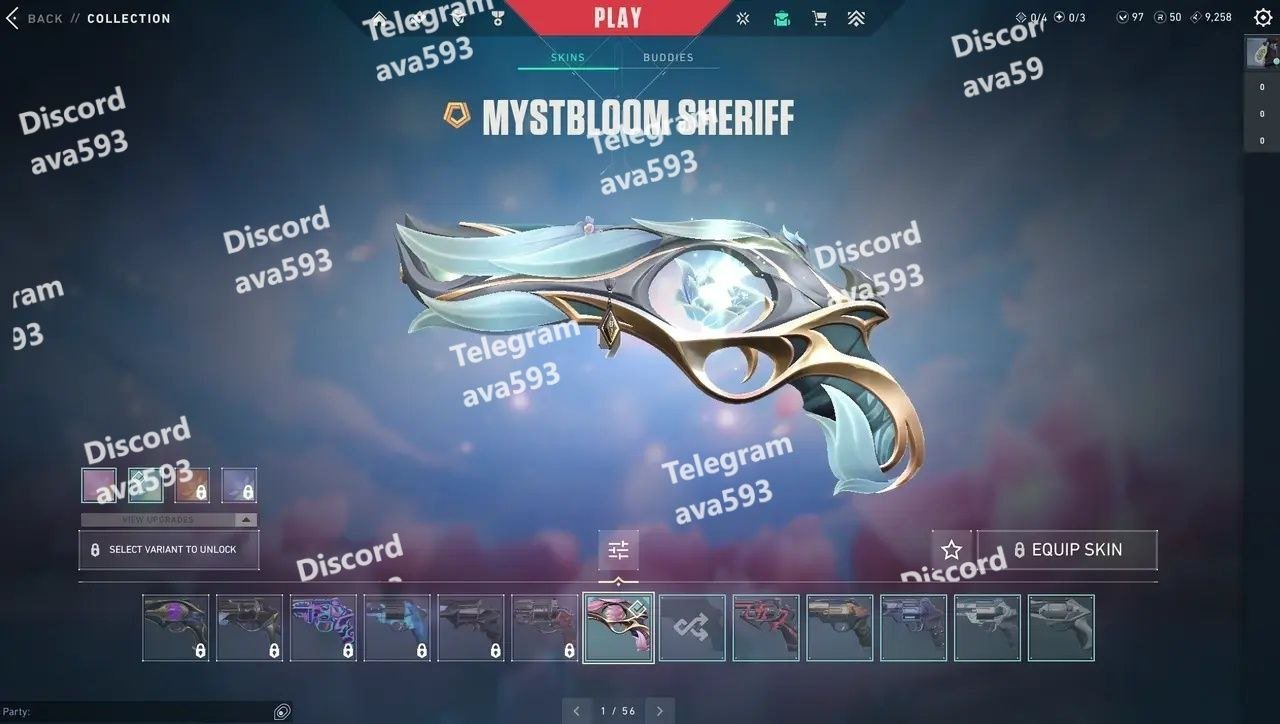
Task: Open the player card in social sidebar
Action: [x=1262, y=53]
